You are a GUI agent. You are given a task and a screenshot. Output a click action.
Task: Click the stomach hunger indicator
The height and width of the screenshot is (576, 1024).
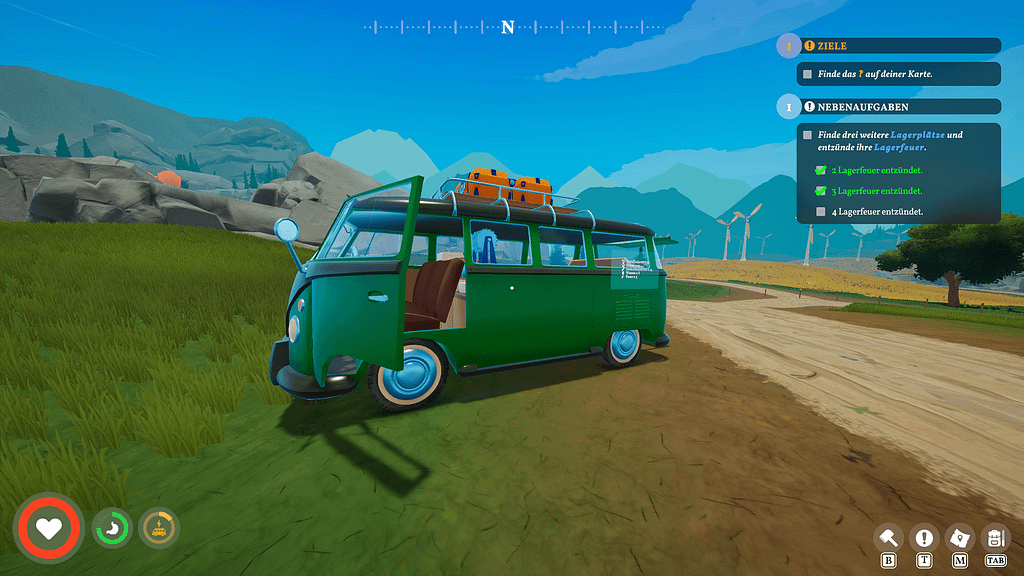pyautogui.click(x=112, y=527)
